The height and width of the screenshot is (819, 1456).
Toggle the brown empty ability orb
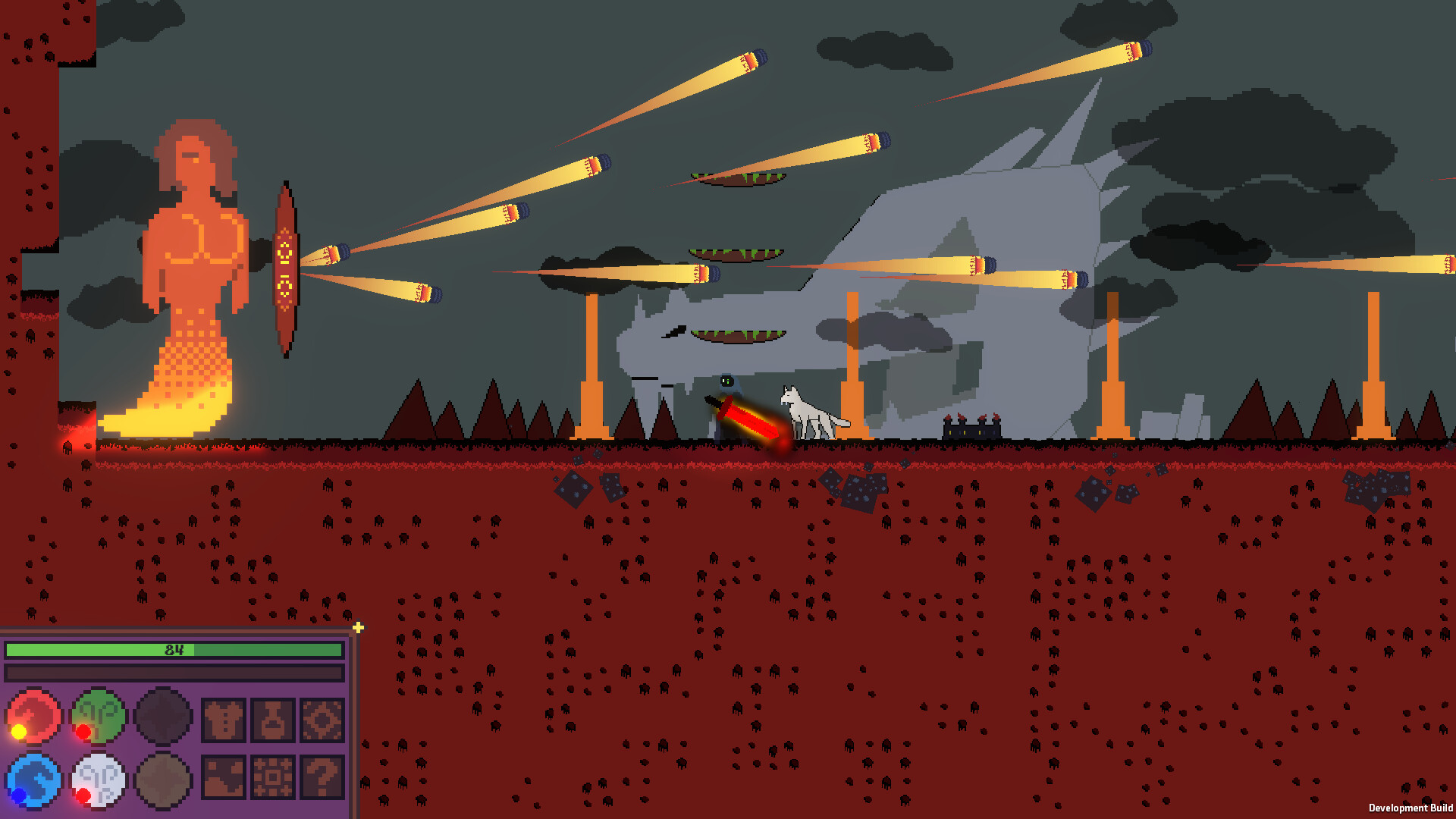(x=162, y=781)
